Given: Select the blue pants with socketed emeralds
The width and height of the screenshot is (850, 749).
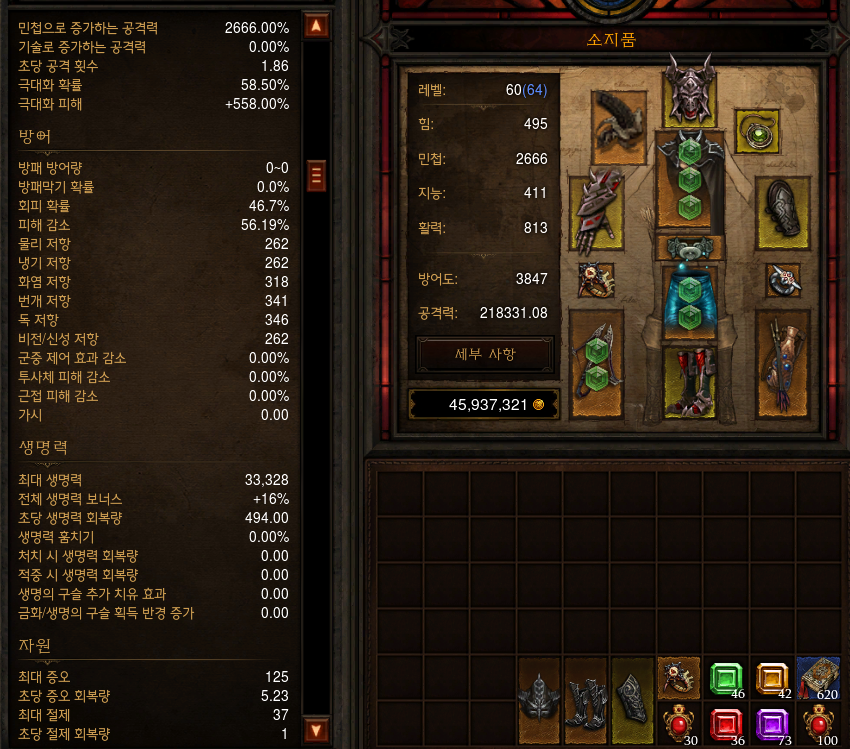Looking at the screenshot, I should [689, 300].
